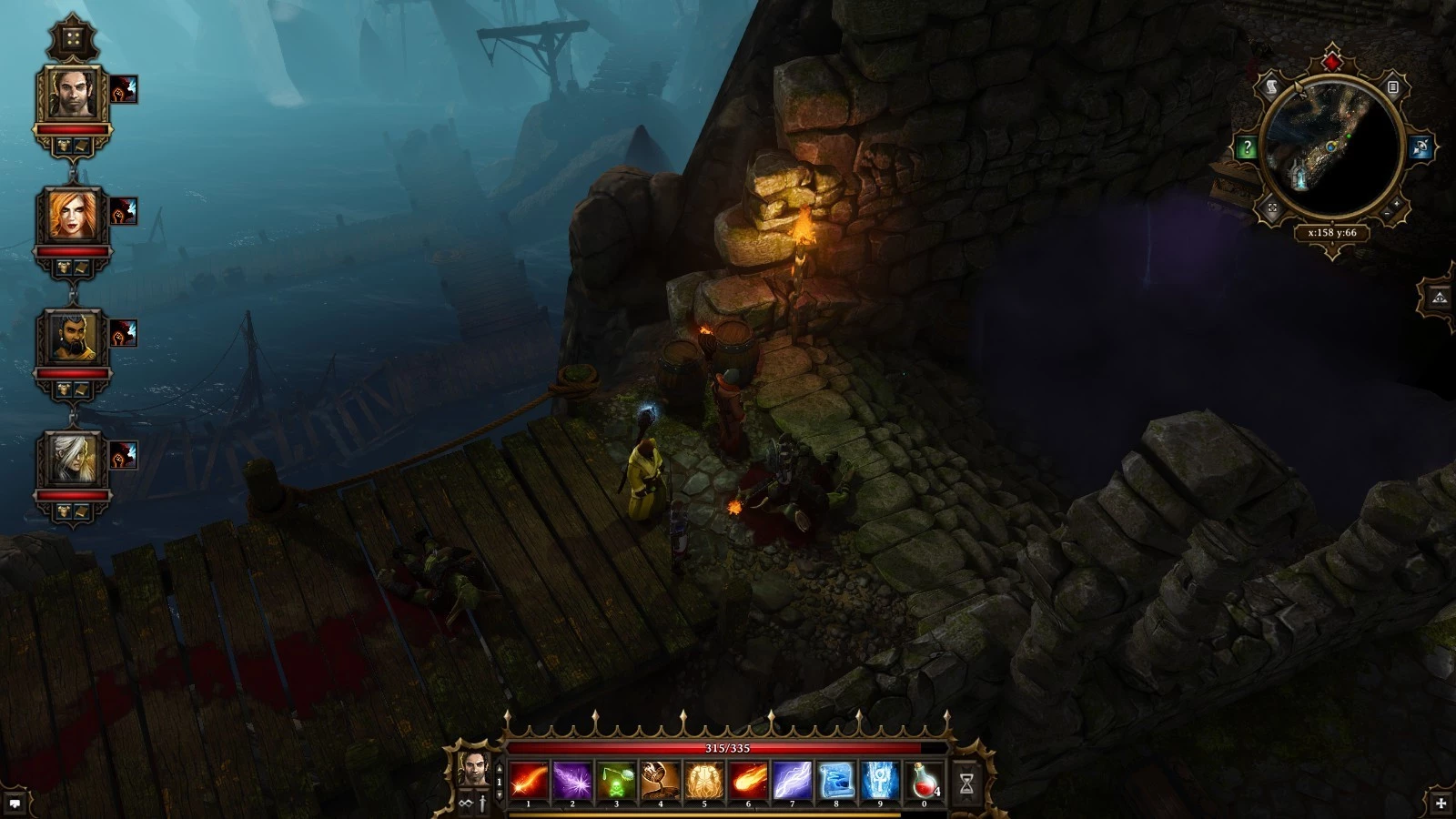Open the four-dot formation button above portraits
The image size is (1456, 819).
coord(72,38)
